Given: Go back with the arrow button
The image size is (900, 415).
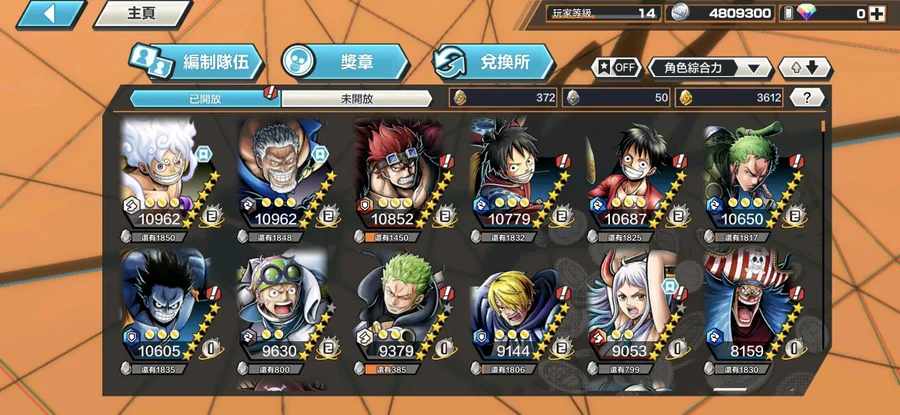Looking at the screenshot, I should (45, 14).
